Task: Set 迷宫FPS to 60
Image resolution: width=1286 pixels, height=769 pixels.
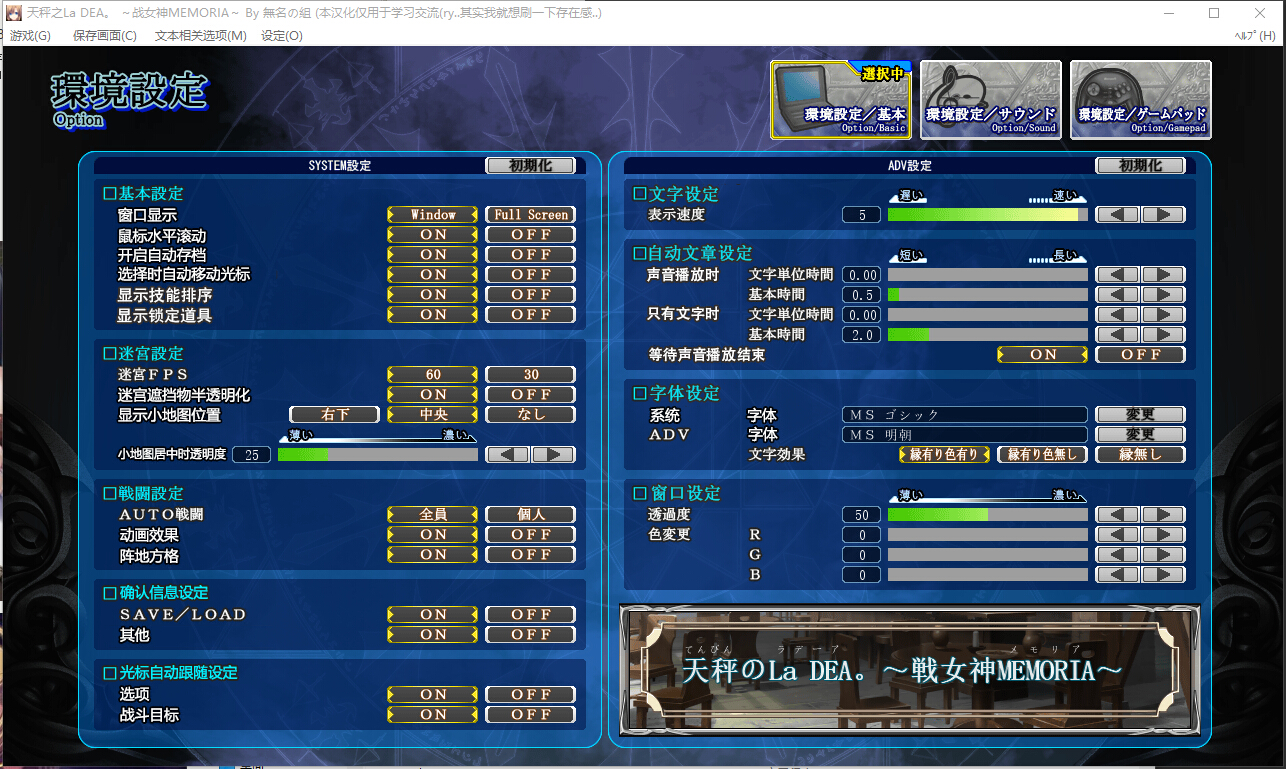Action: click(433, 375)
